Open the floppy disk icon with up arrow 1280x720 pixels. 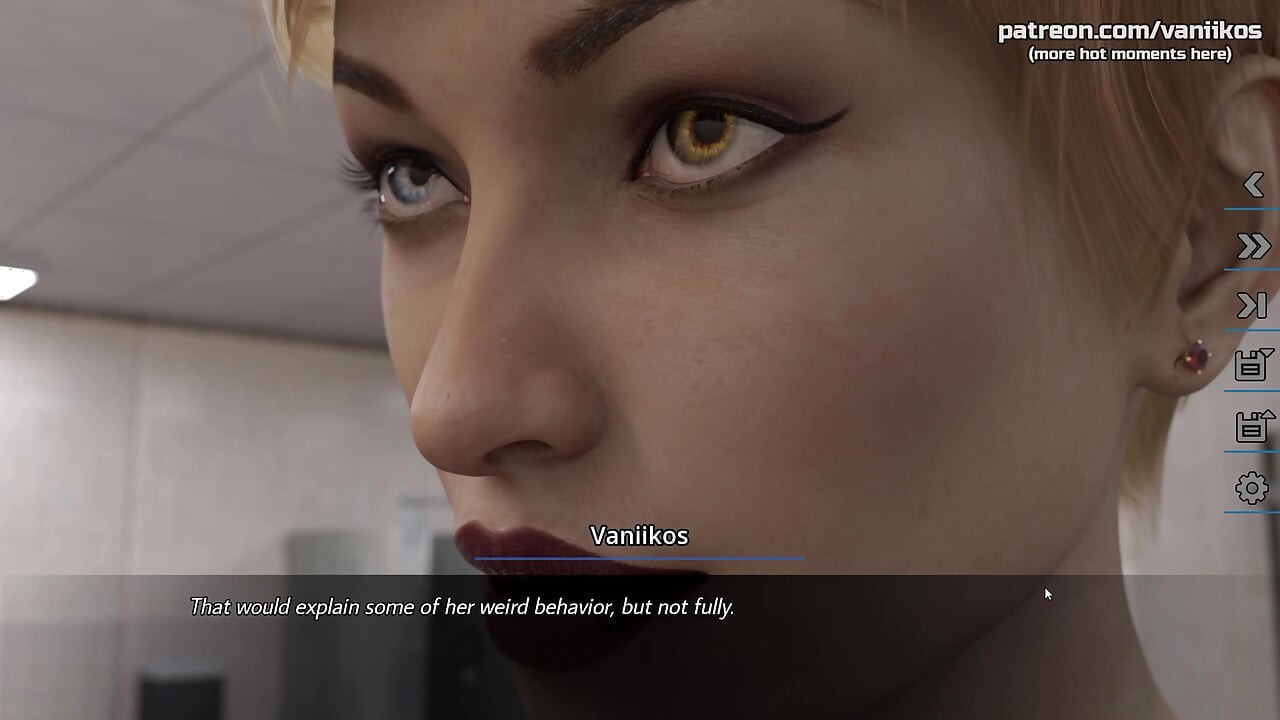[x=1253, y=427]
